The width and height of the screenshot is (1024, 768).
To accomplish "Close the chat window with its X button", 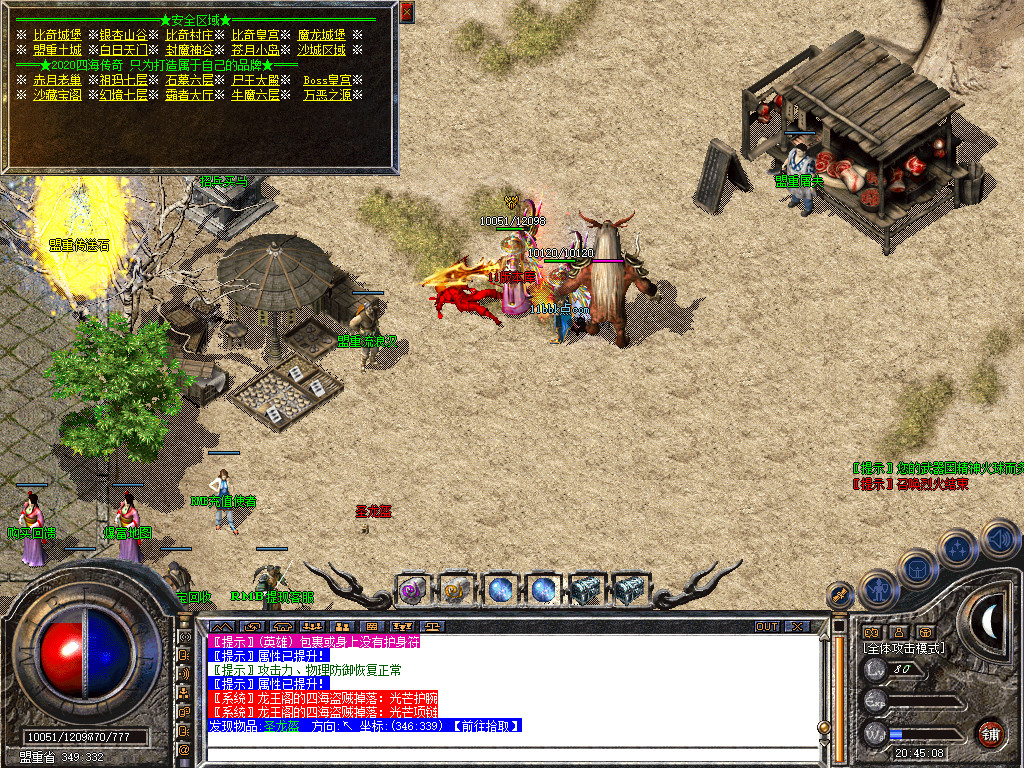I will point(796,626).
